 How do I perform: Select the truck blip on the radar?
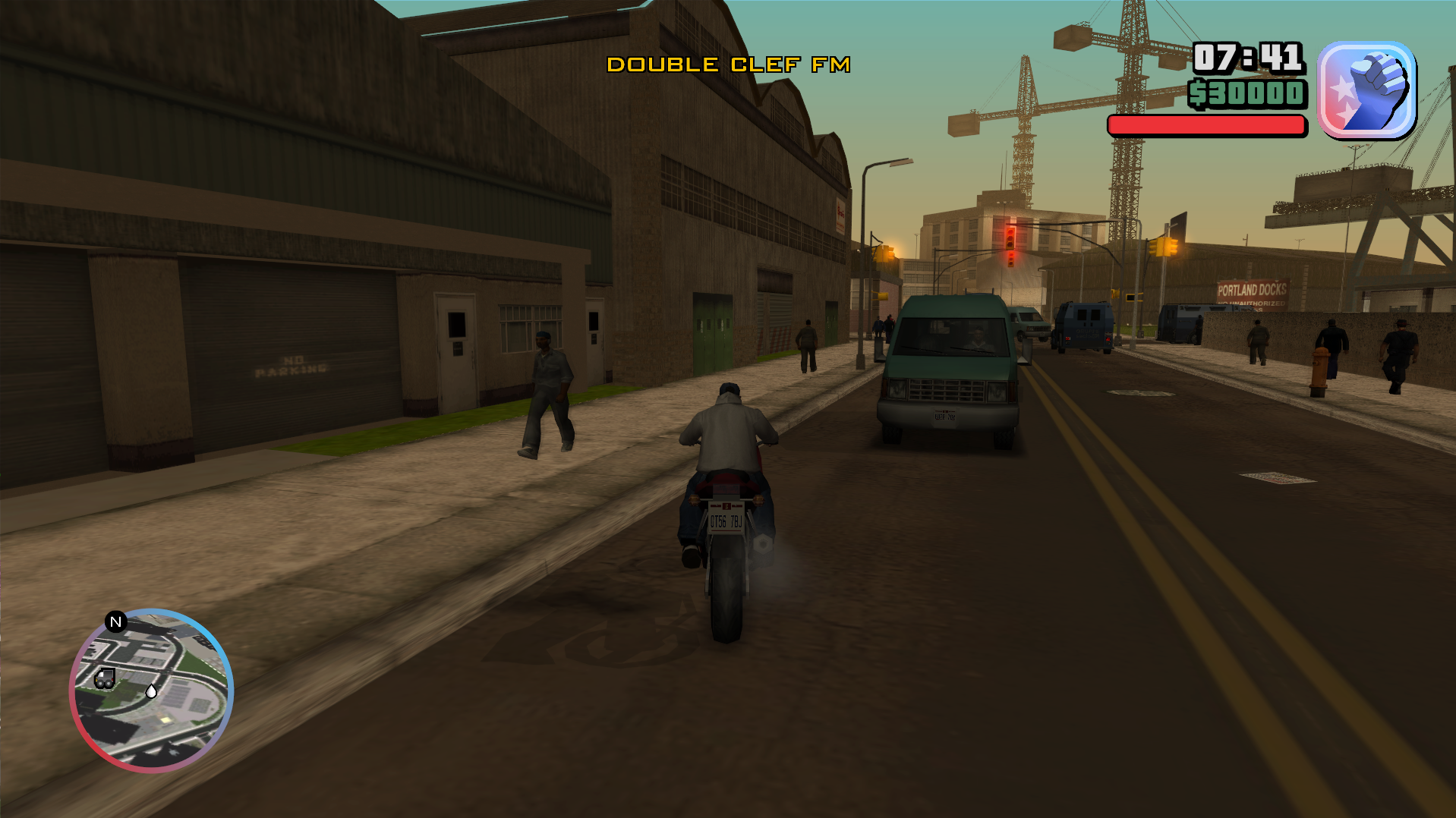106,678
